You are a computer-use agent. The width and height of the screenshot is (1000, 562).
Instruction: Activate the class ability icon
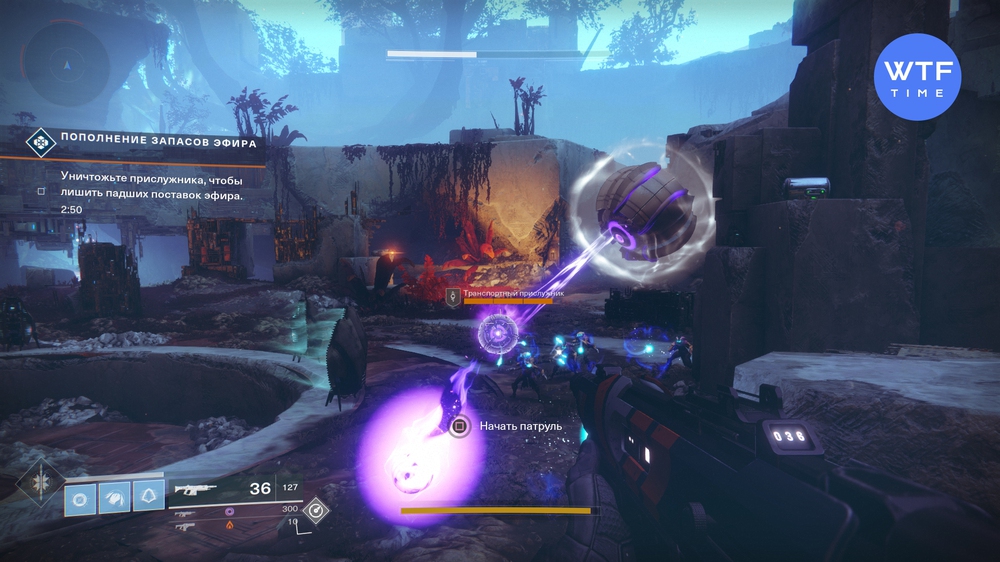pyautogui.click(x=148, y=495)
